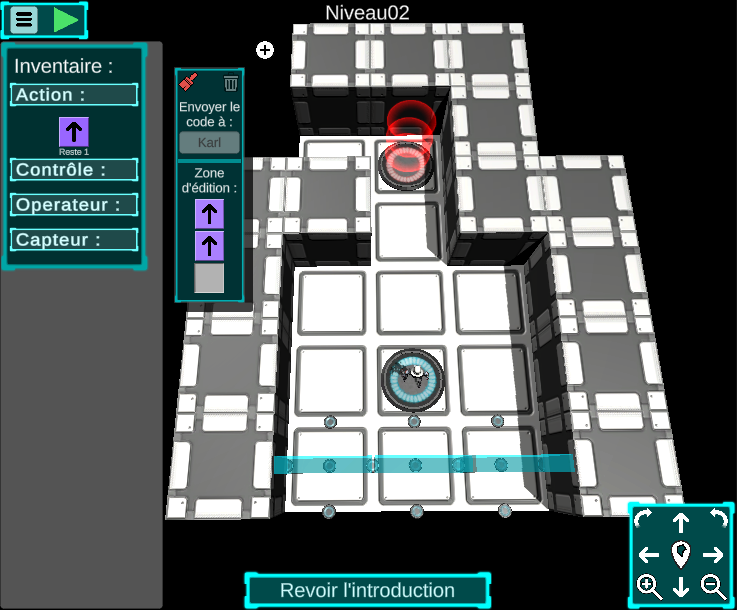This screenshot has height=610, width=737.
Task: Rotate the camera with the top-left curved arrow
Action: (643, 518)
